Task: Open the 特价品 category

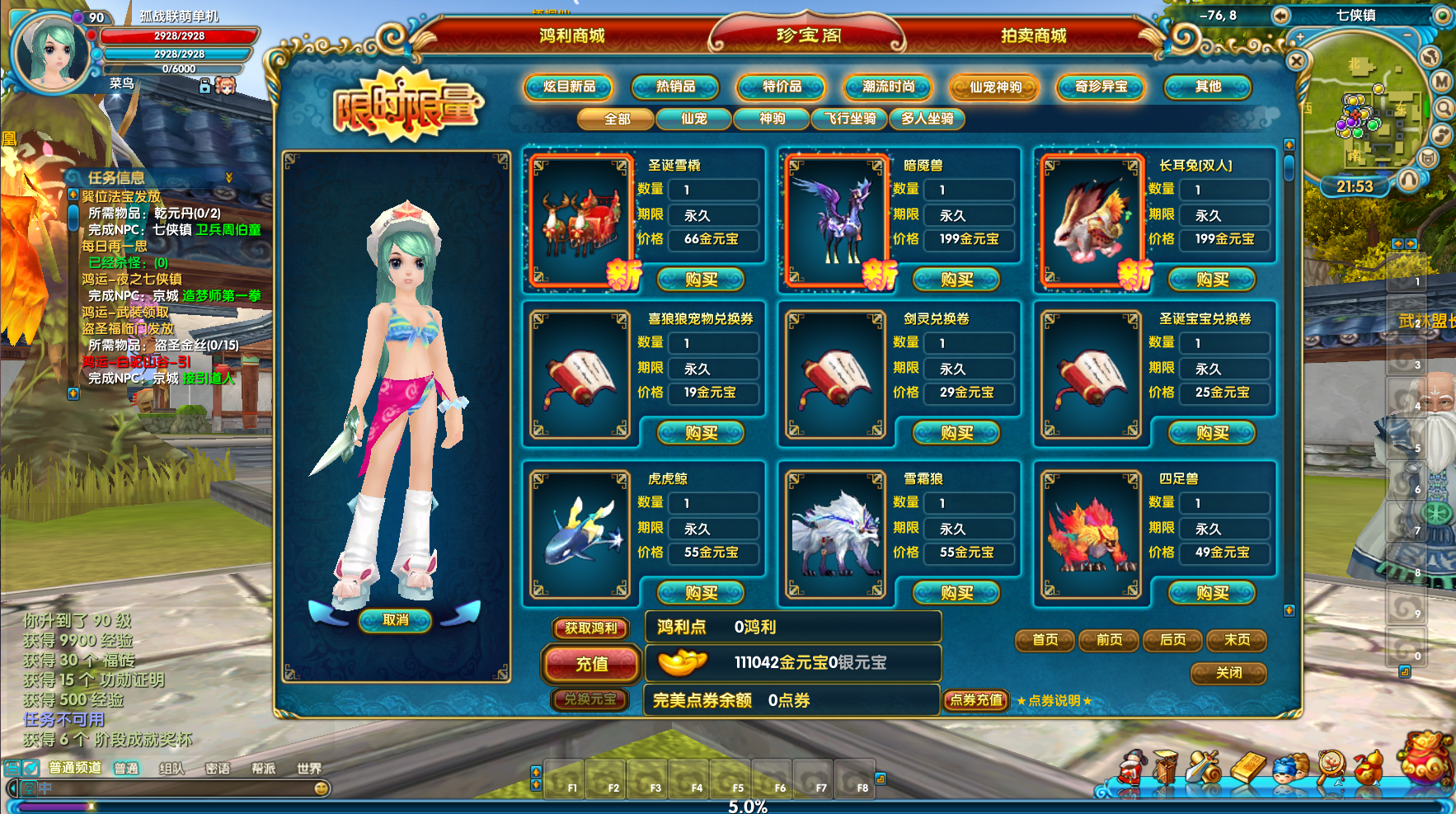Action: coord(782,87)
